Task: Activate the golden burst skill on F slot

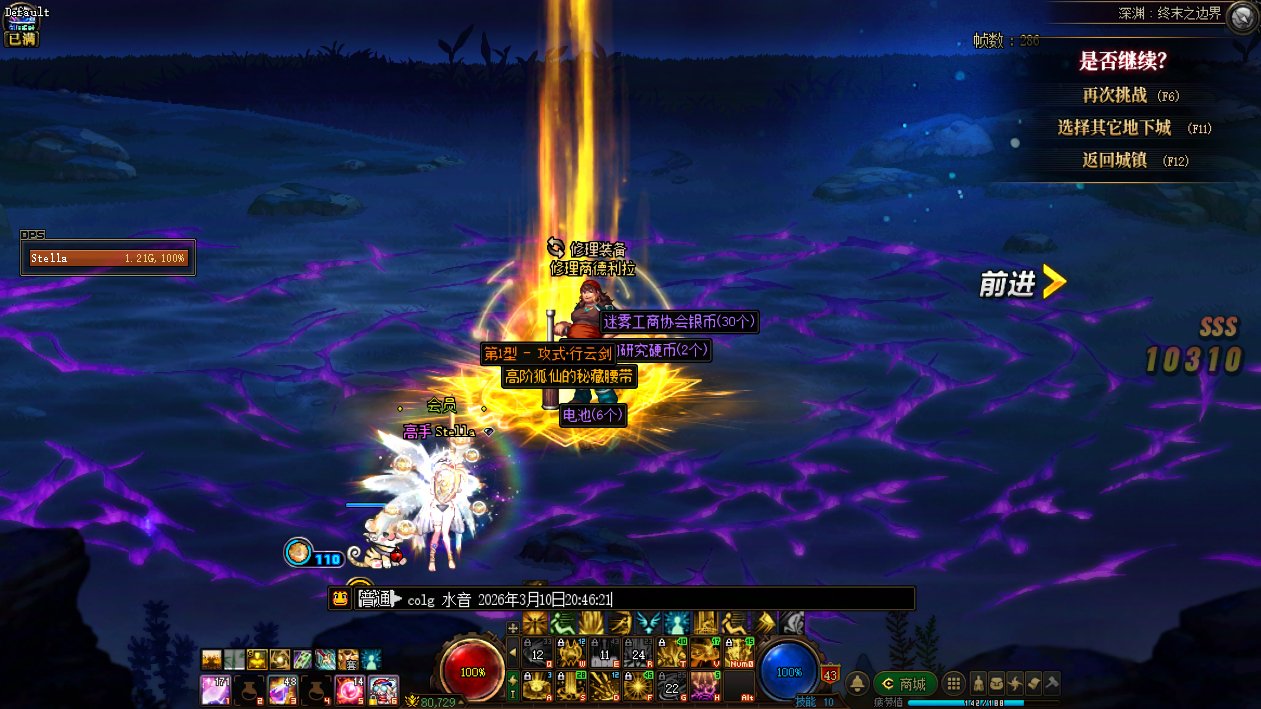Action: coord(639,685)
